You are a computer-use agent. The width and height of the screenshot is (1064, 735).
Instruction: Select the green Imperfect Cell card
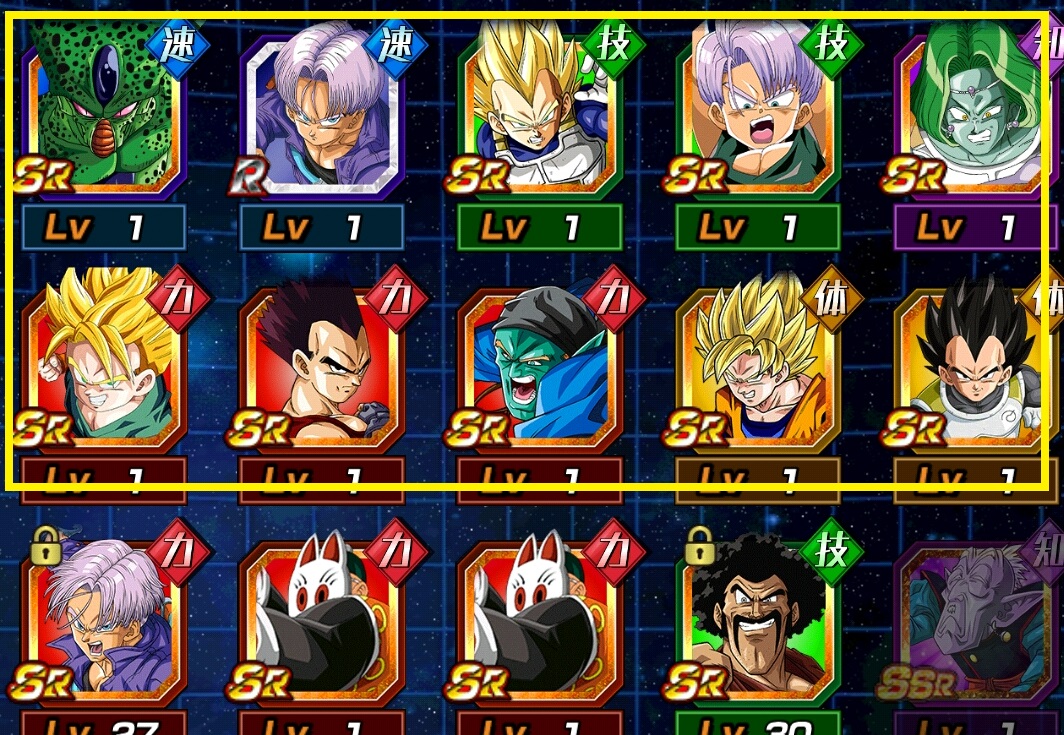pos(104,110)
